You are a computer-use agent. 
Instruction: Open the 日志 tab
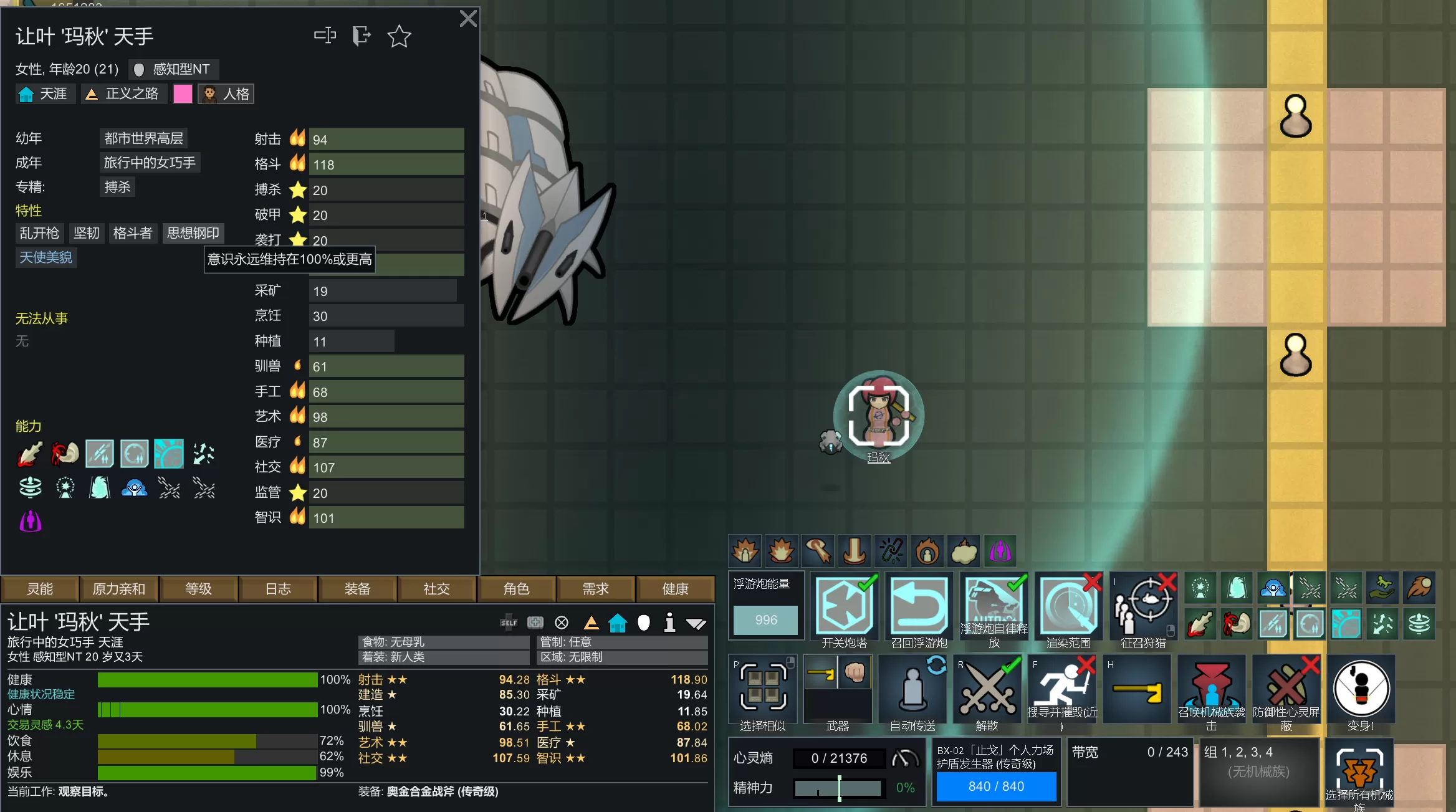point(278,589)
